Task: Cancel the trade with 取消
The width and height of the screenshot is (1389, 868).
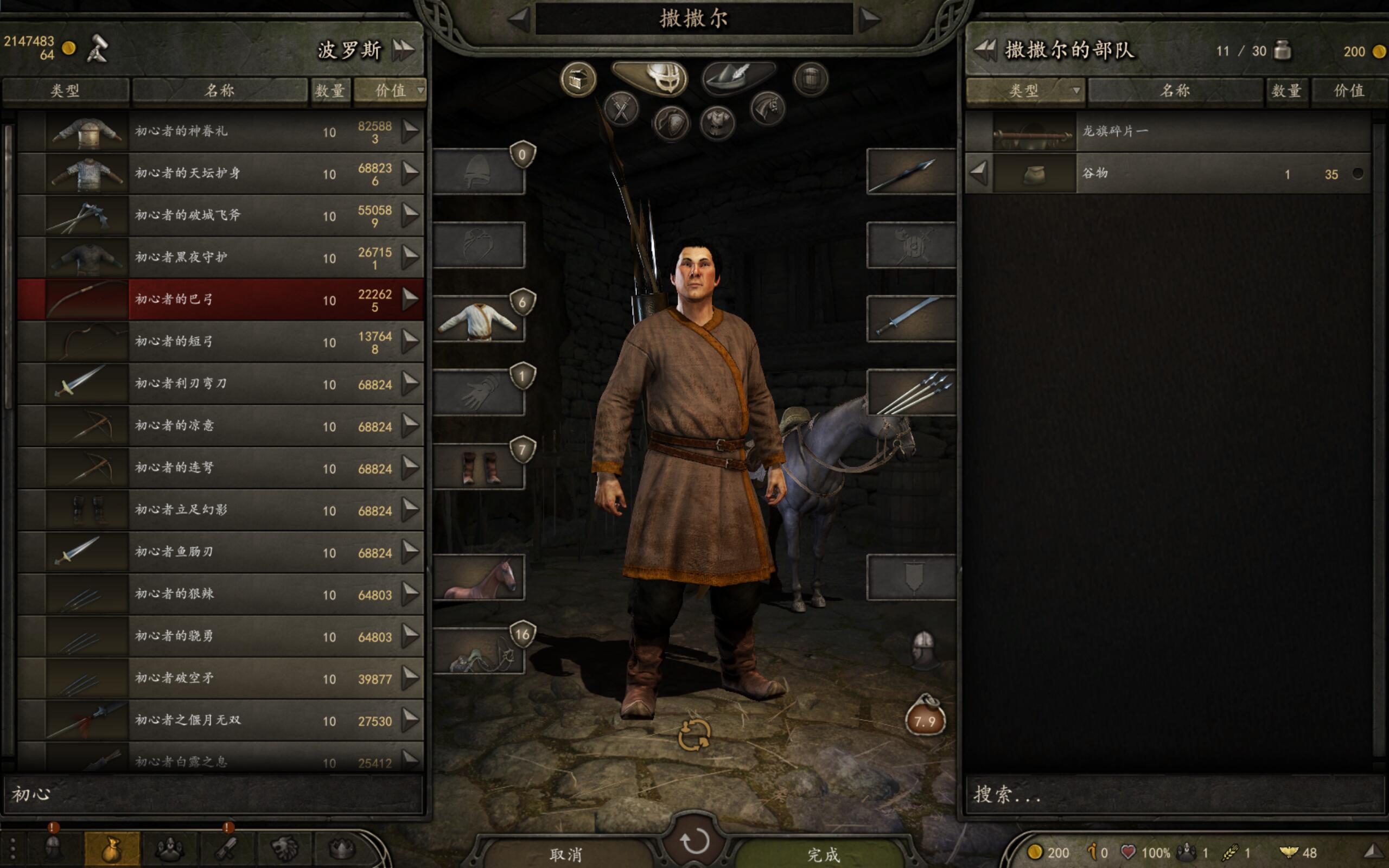Action: [565, 854]
